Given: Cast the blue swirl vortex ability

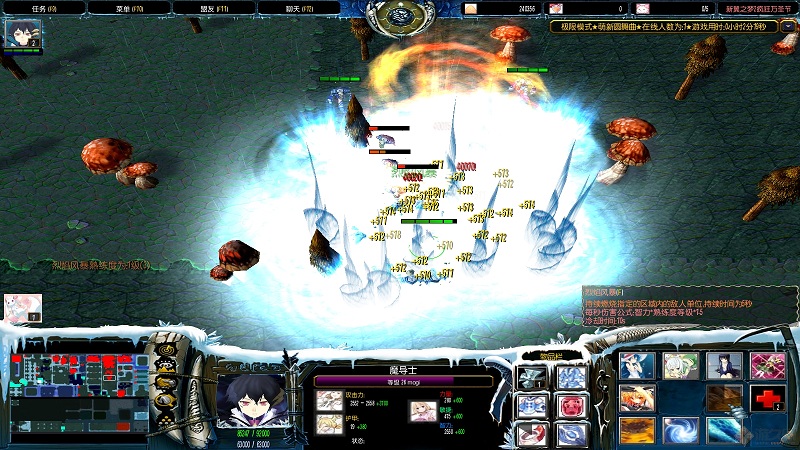Looking at the screenshot, I should pyautogui.click(x=681, y=431).
